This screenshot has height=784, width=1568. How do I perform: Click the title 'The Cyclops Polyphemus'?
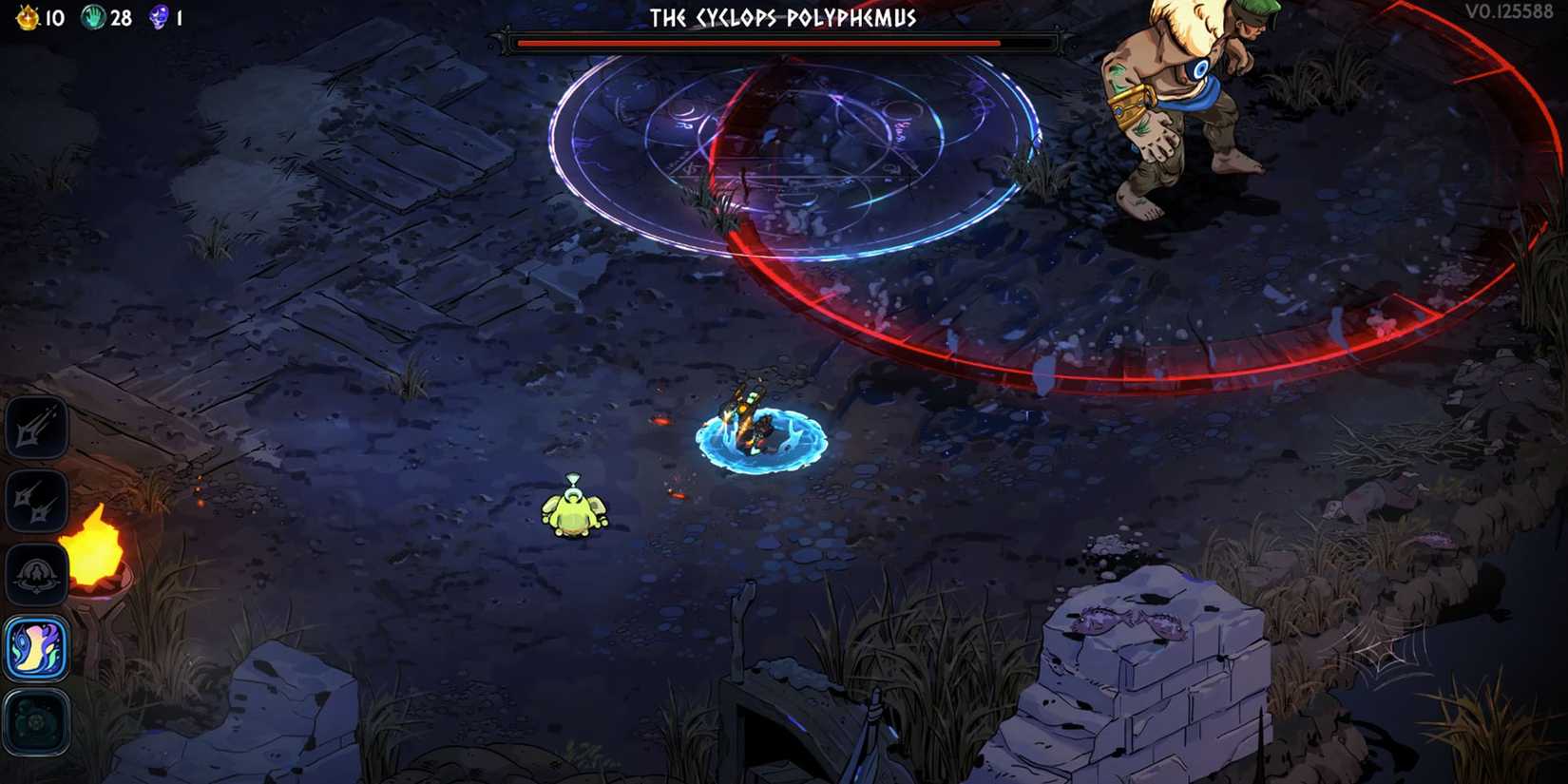(x=782, y=16)
